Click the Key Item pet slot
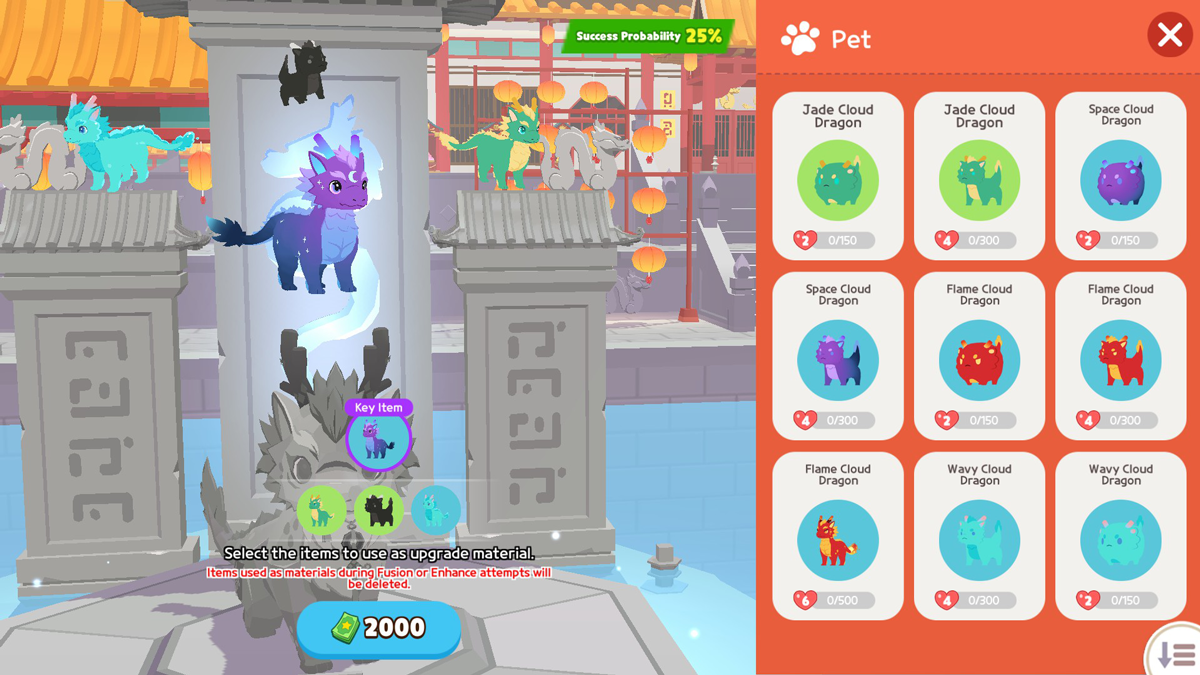The image size is (1200, 675). (378, 438)
